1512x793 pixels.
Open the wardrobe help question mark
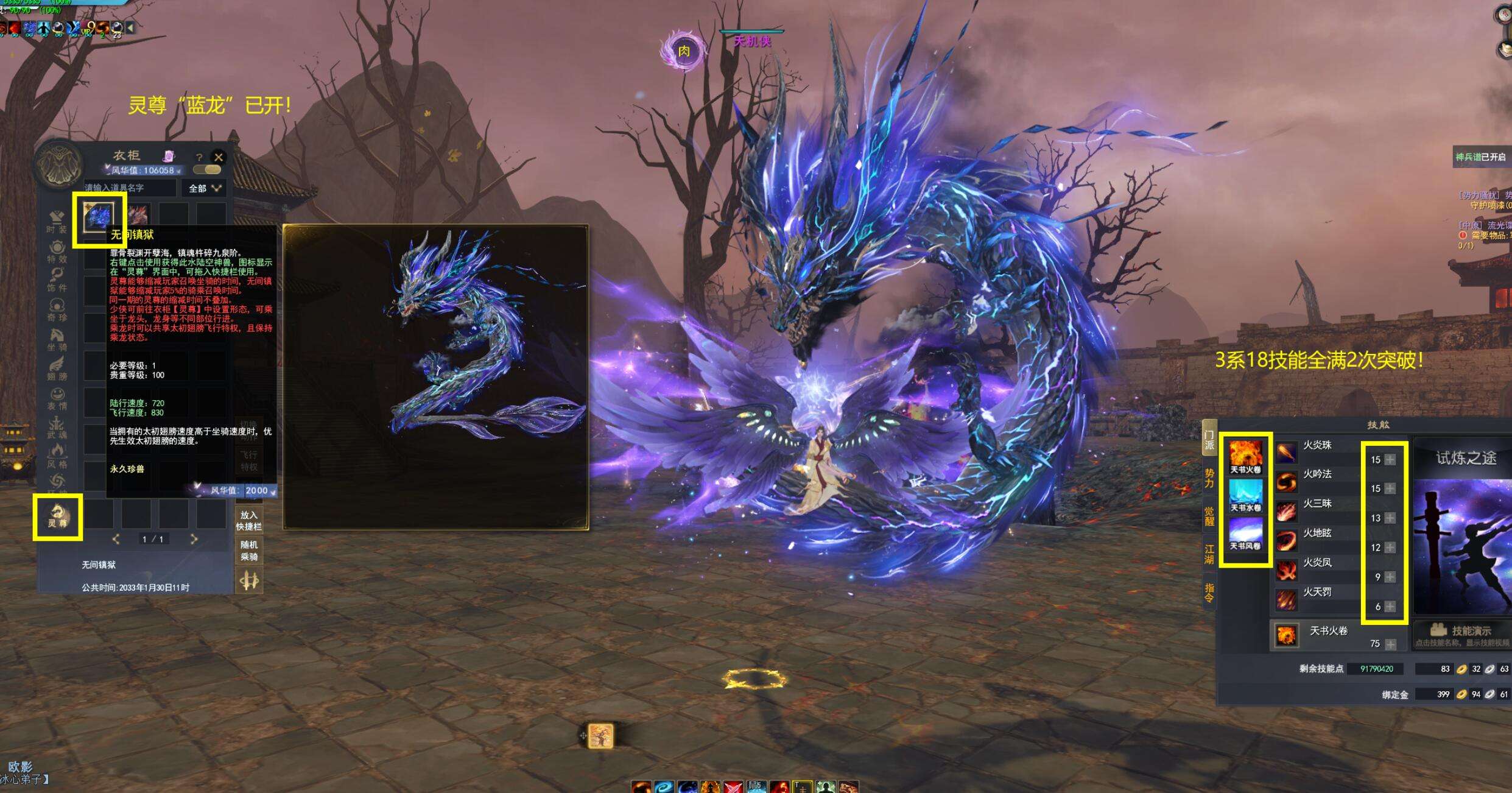[199, 158]
